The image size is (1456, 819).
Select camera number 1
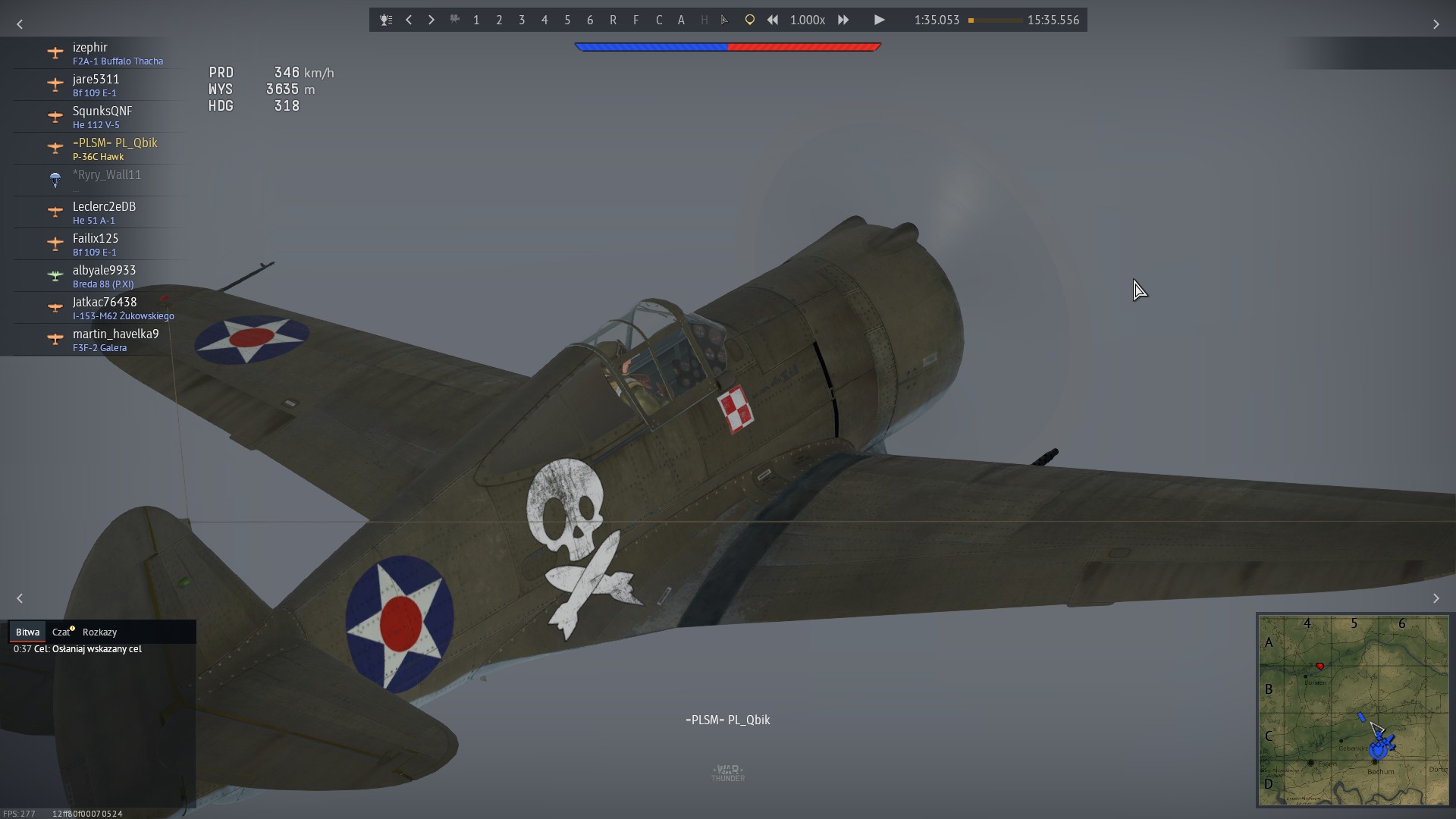point(476,20)
